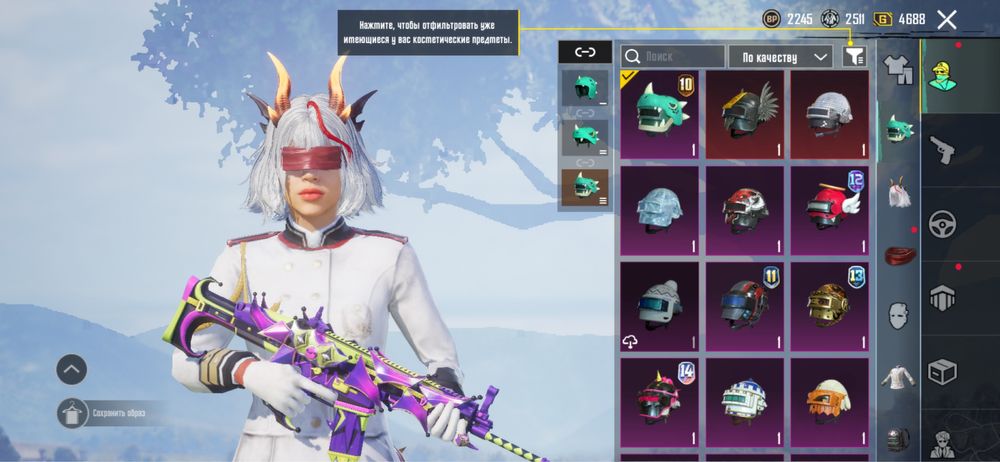The image size is (1000, 462).
Task: Choose the black winged helmet skin
Action: [x=744, y=112]
